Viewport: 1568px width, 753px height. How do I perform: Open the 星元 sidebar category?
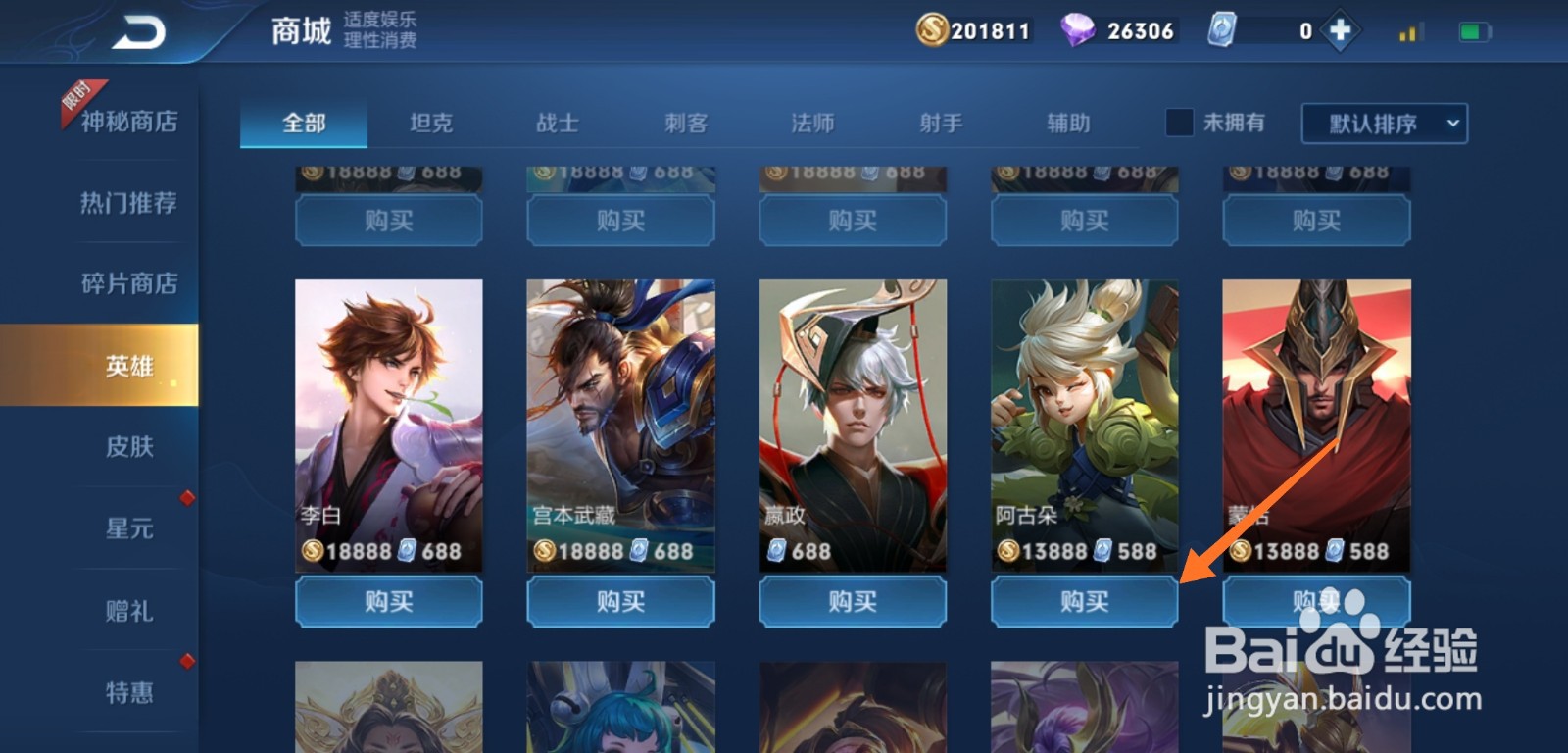[x=128, y=529]
